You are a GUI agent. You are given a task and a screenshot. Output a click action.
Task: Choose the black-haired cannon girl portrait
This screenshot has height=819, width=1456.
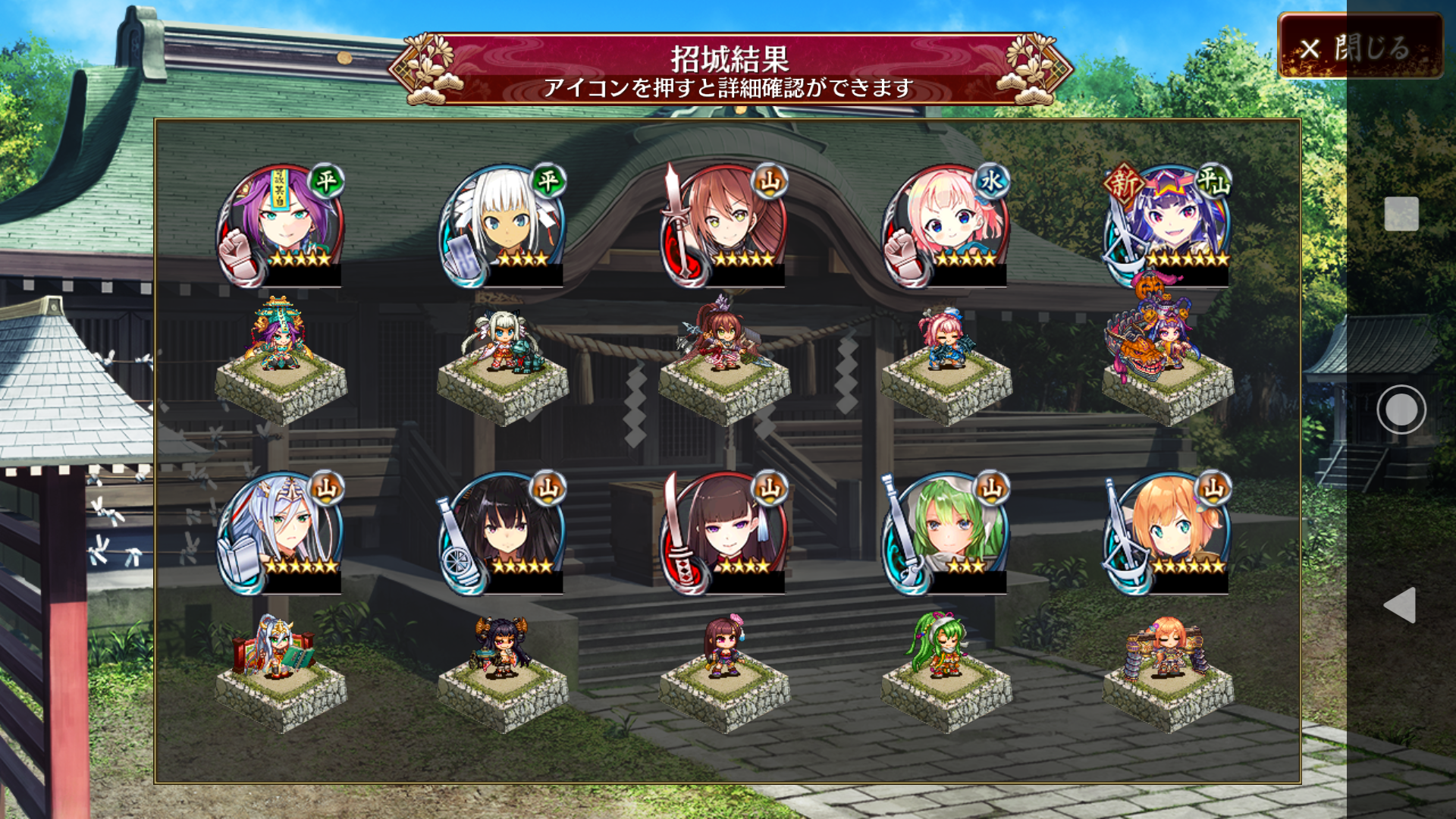point(503,532)
